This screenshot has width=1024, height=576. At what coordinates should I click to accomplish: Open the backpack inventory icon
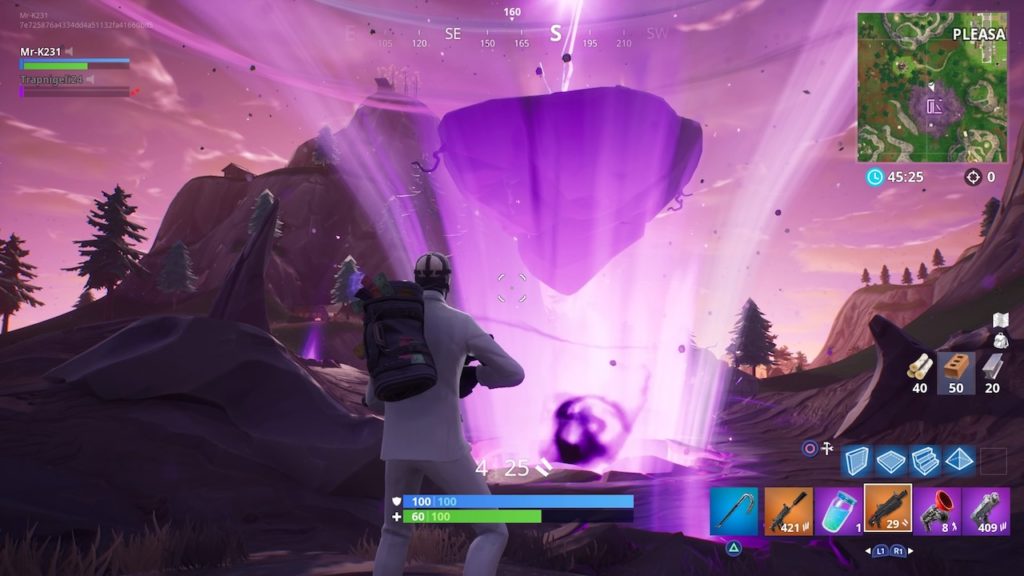[998, 332]
